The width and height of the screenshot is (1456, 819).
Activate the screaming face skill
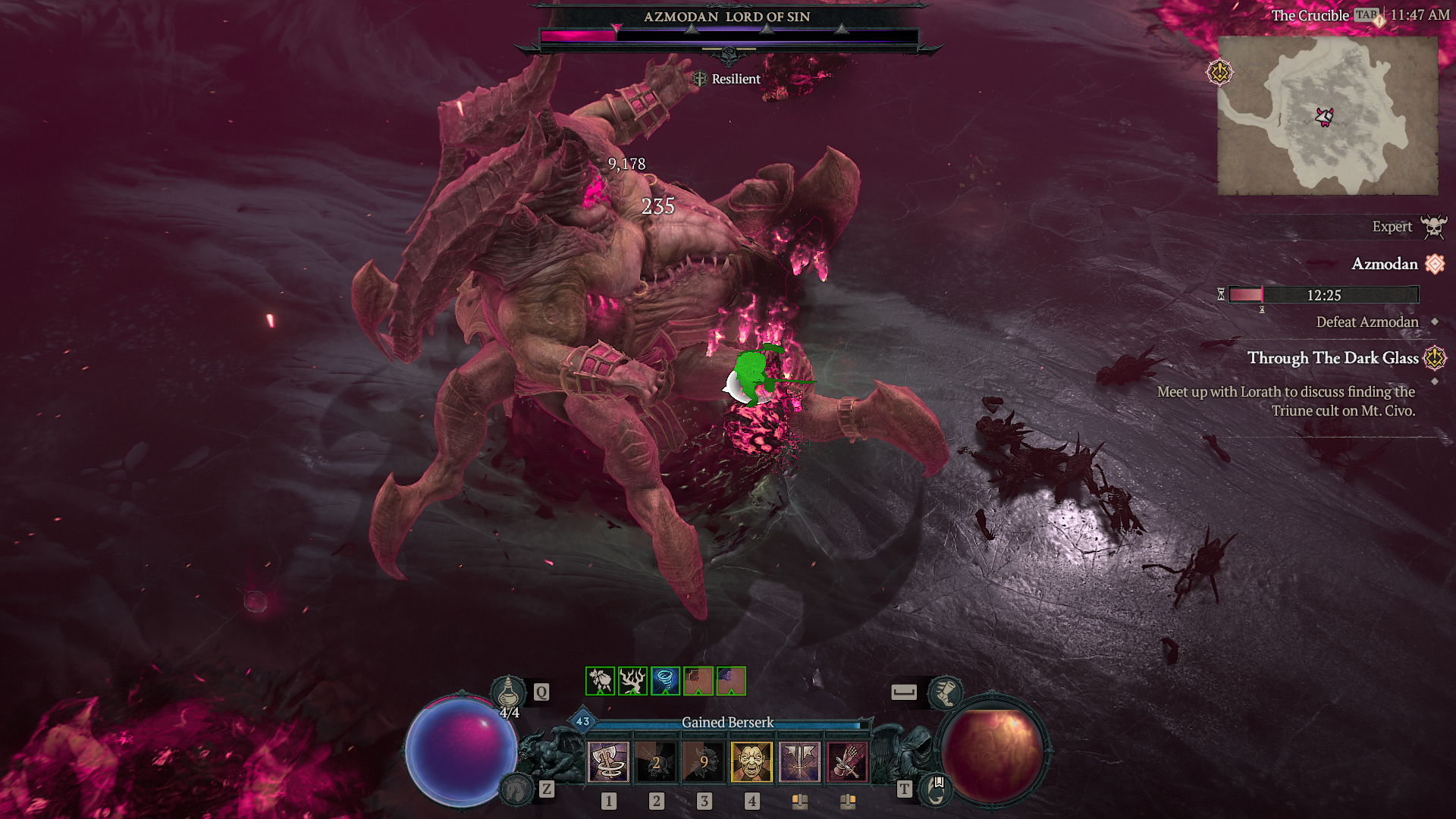(752, 761)
